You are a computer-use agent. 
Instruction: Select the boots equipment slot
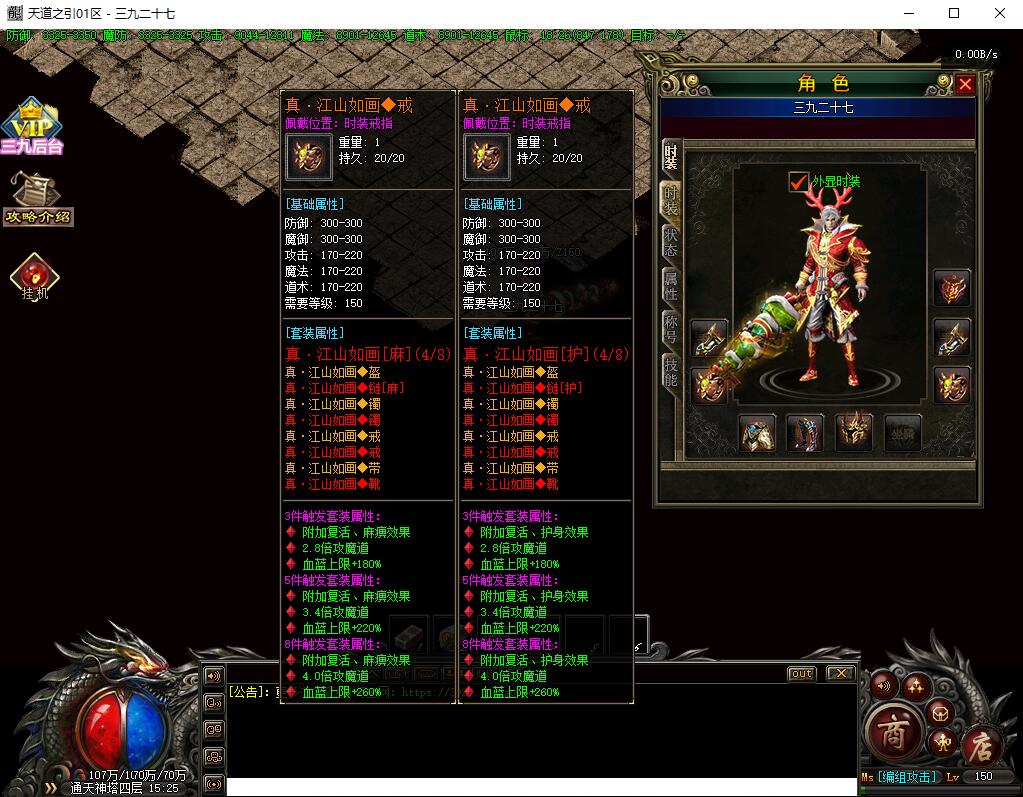805,432
